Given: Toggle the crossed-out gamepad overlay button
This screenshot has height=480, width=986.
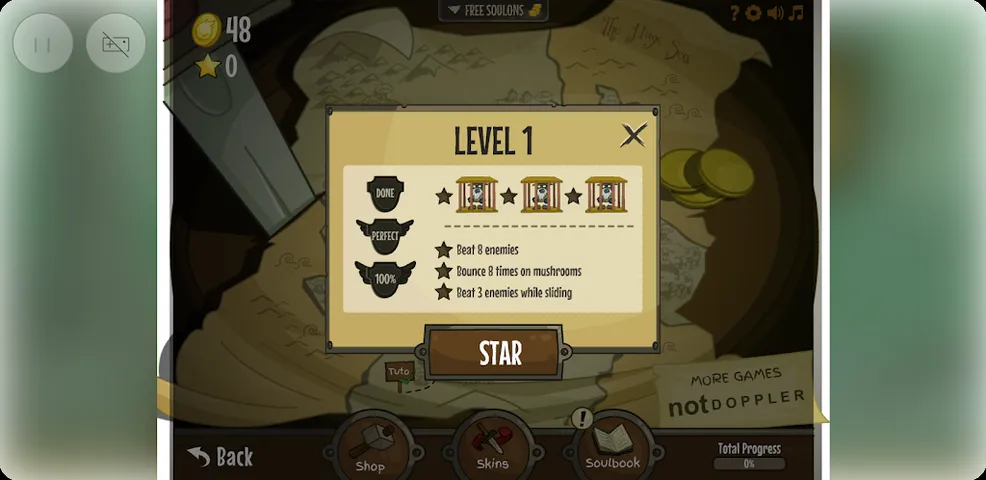Looking at the screenshot, I should coord(116,43).
